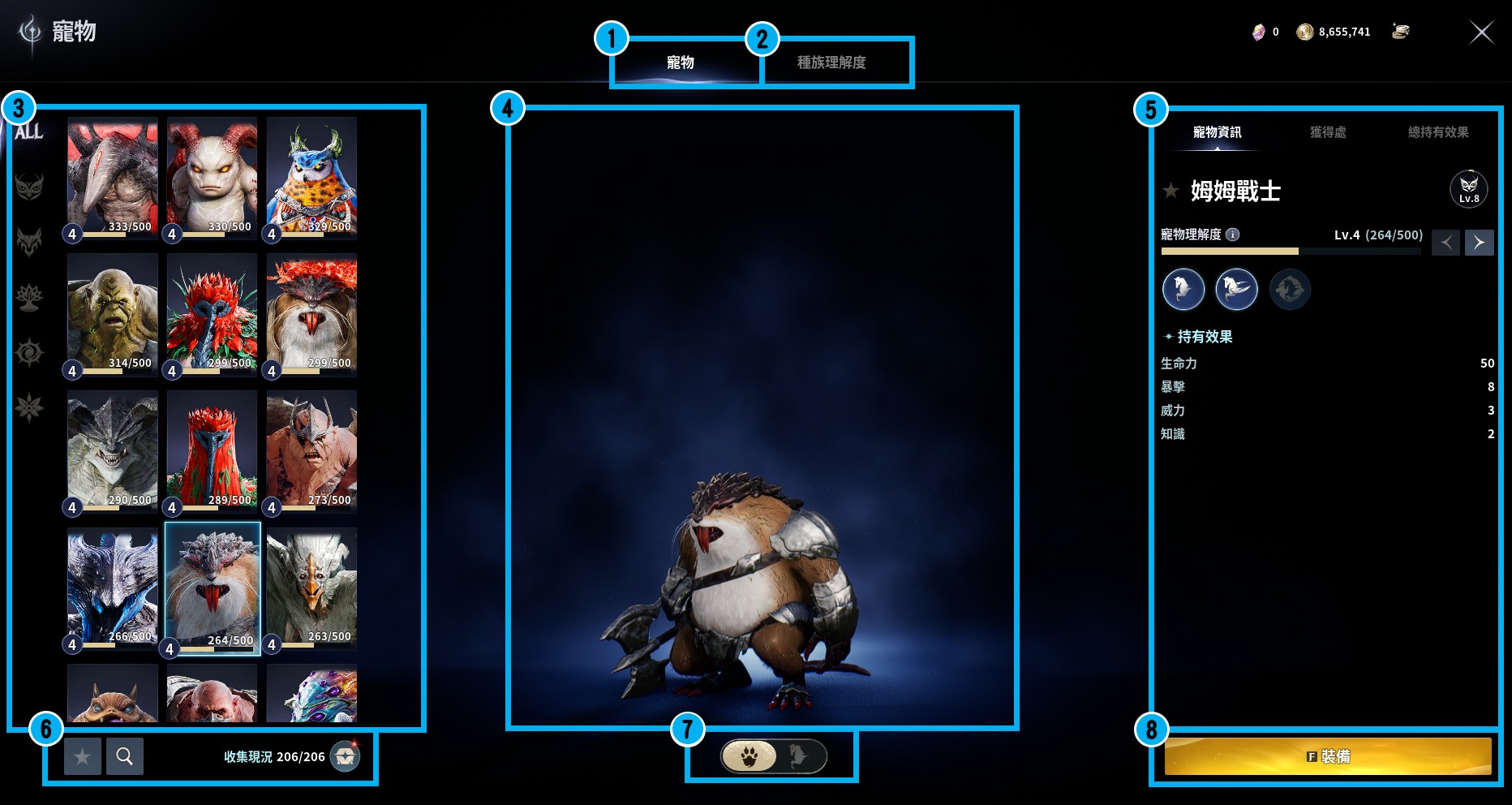1512x805 pixels.
Task: Select the bird-beaked pet card 263/500
Action: tap(311, 587)
